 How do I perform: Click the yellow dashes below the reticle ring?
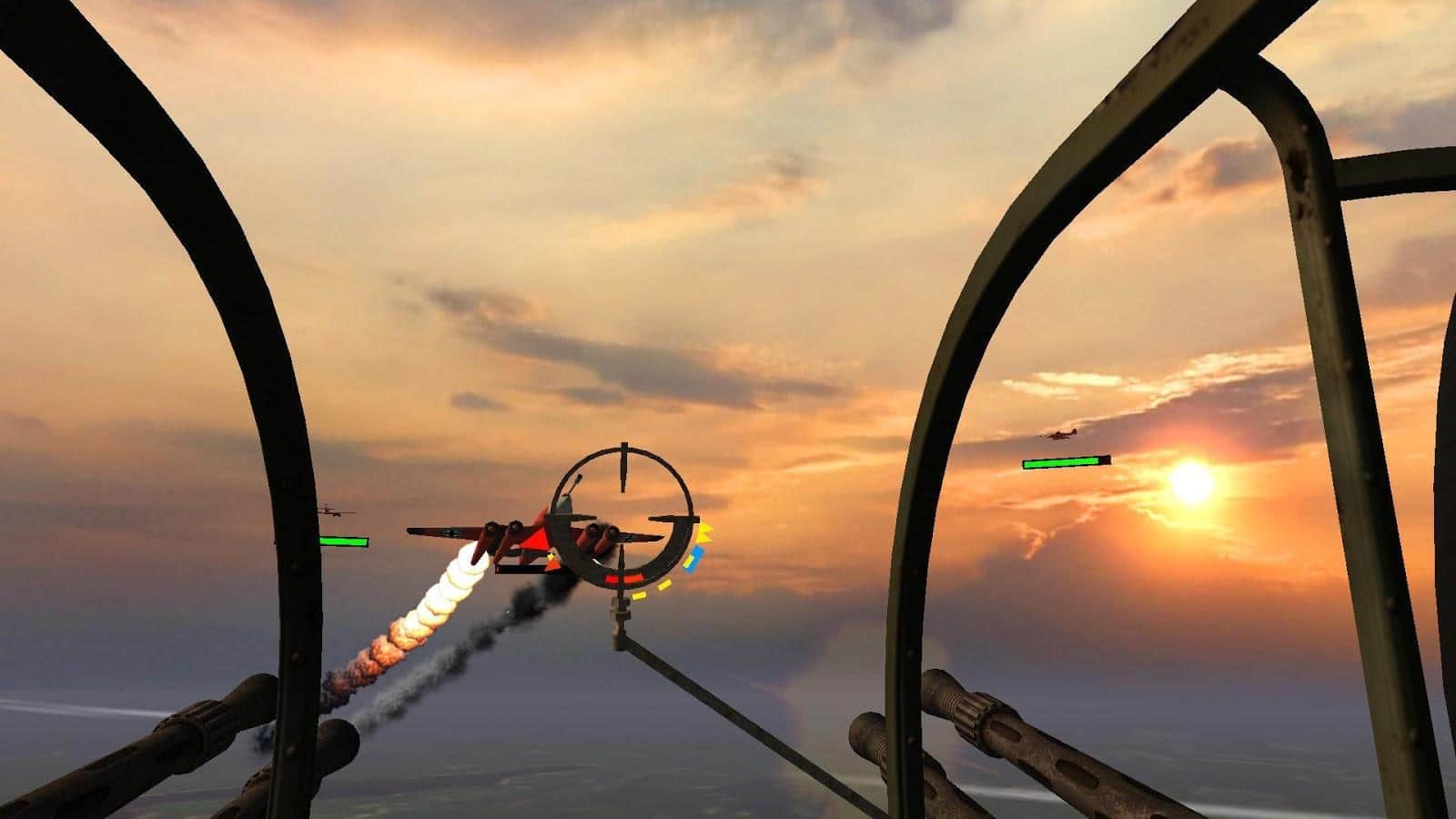(x=652, y=591)
